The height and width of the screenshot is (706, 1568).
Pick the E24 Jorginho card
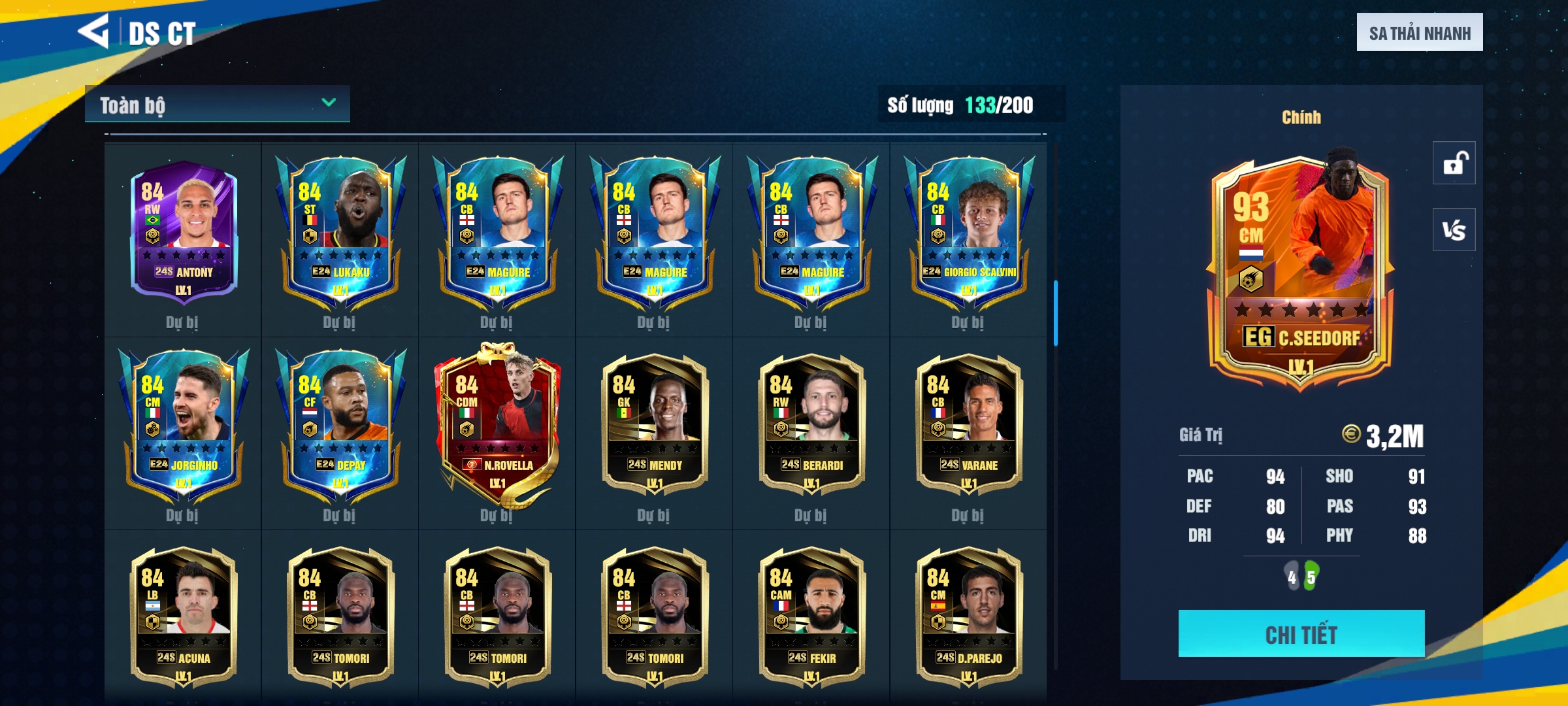coord(184,425)
